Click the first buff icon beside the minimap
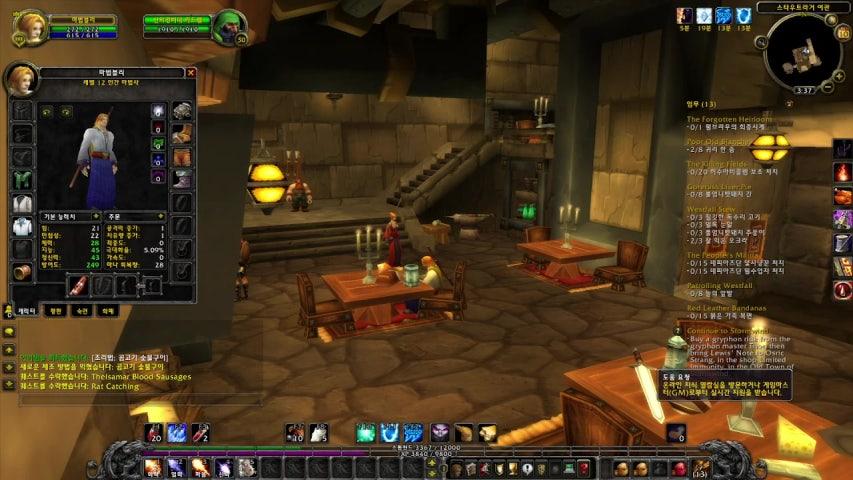The image size is (853, 480). [684, 15]
